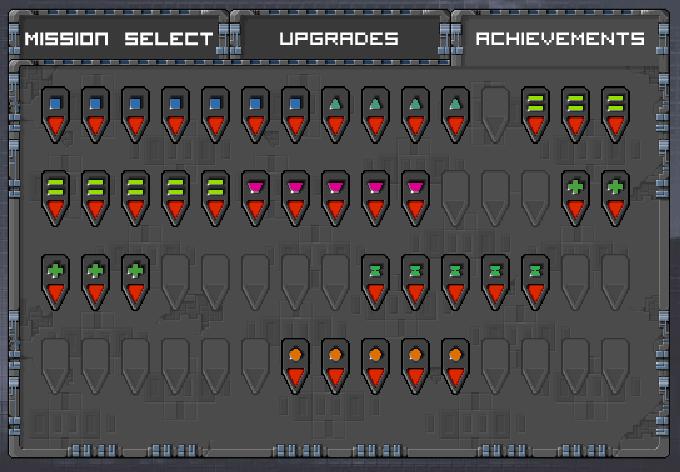
Task: Select the Achievements tab
Action: click(x=559, y=39)
